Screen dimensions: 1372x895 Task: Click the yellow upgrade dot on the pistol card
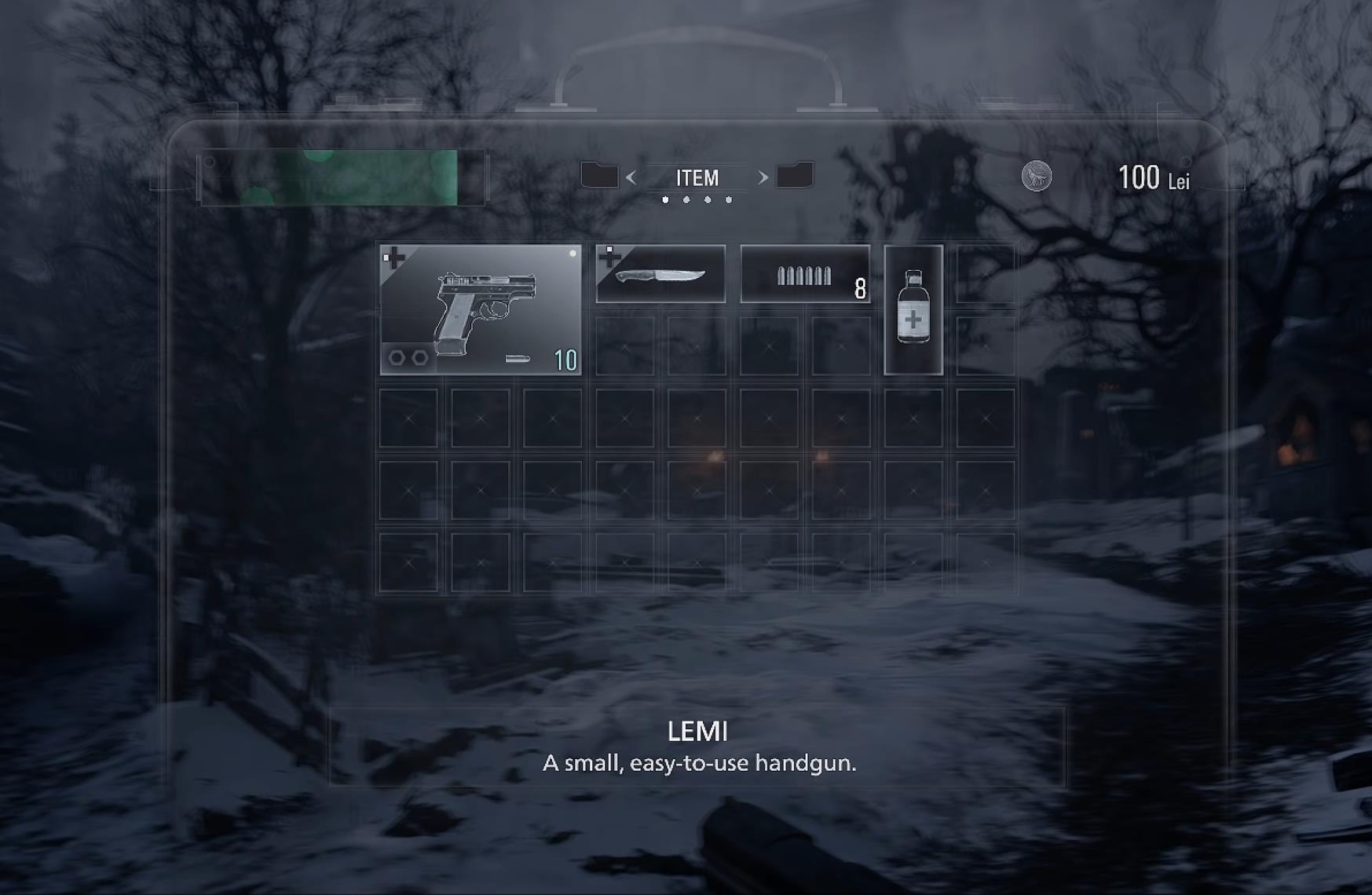pos(573,252)
